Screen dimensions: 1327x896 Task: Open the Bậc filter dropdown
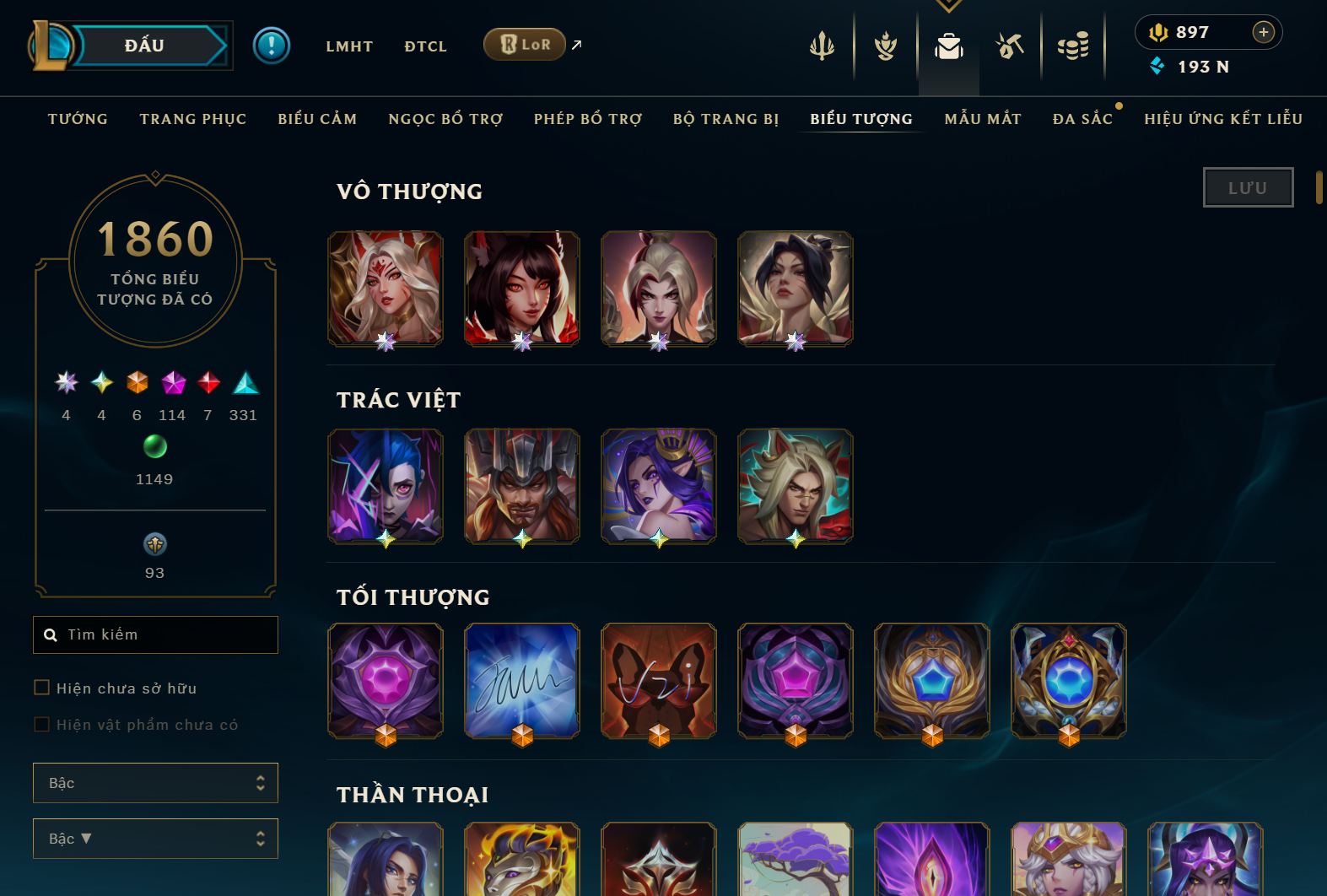(x=155, y=783)
